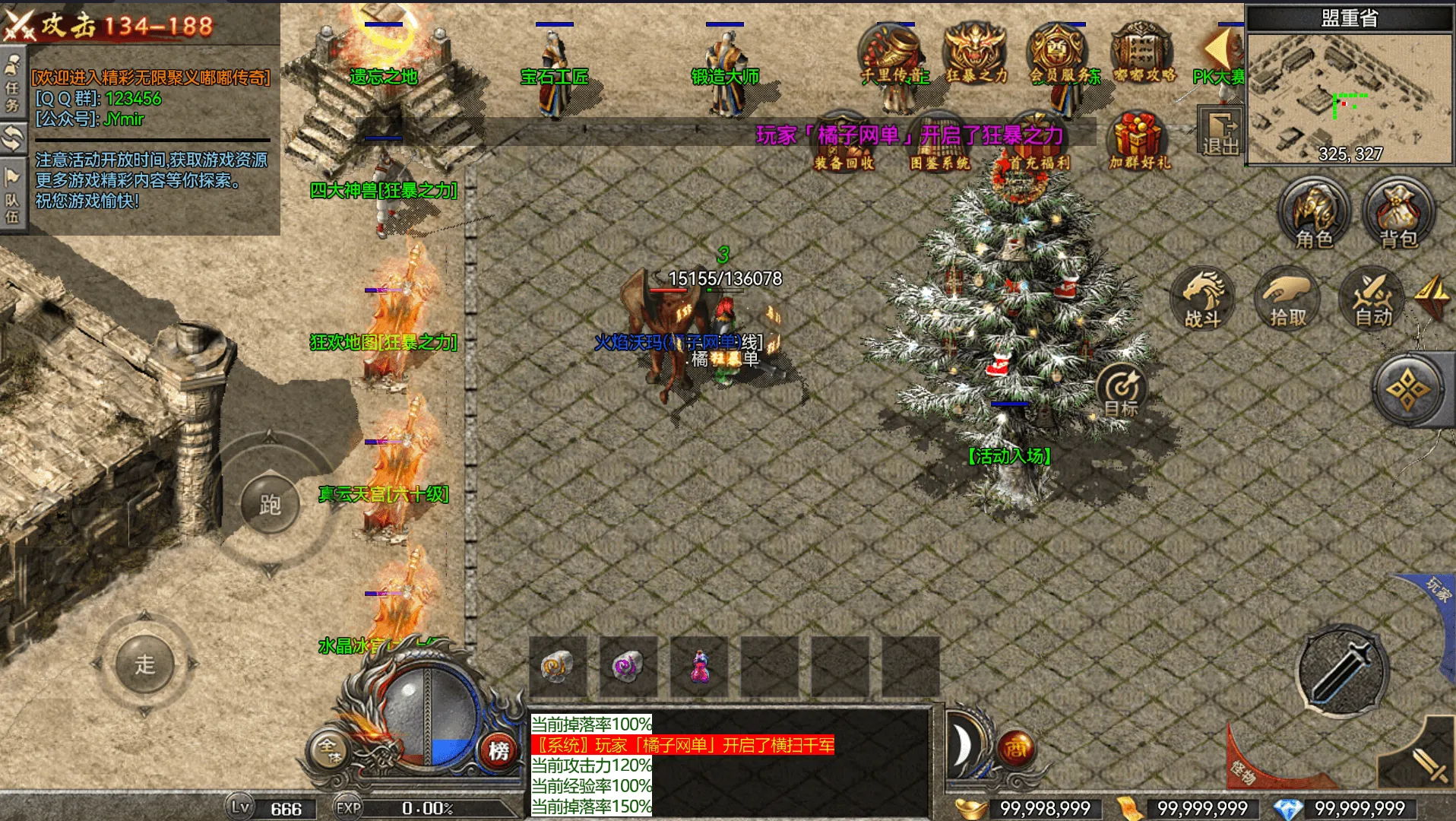The height and width of the screenshot is (821, 1456).
Task: Click the 退出 exit button
Action: pos(1220,133)
